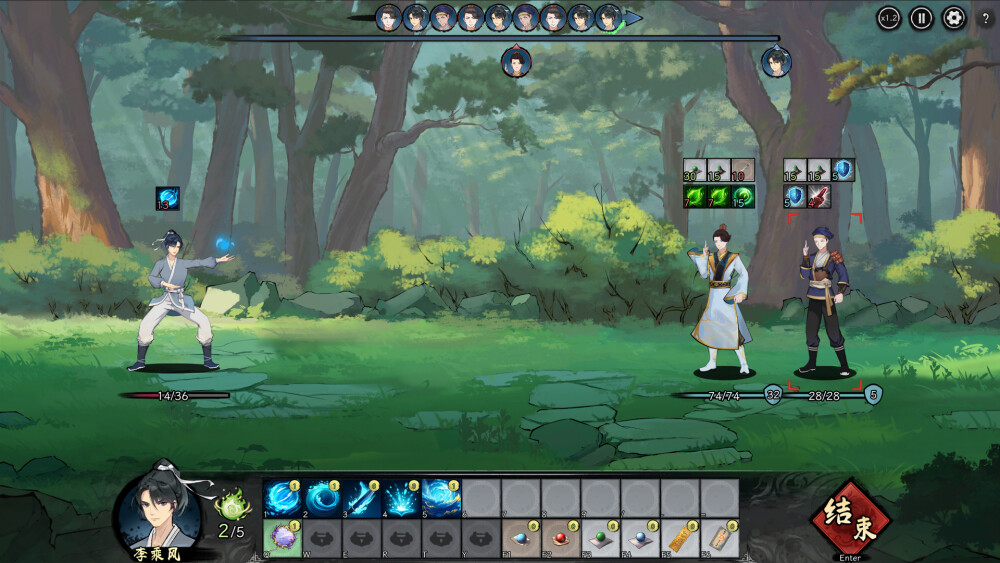Open the gear settings menu
Image resolution: width=1000 pixels, height=563 pixels.
pyautogui.click(x=953, y=18)
